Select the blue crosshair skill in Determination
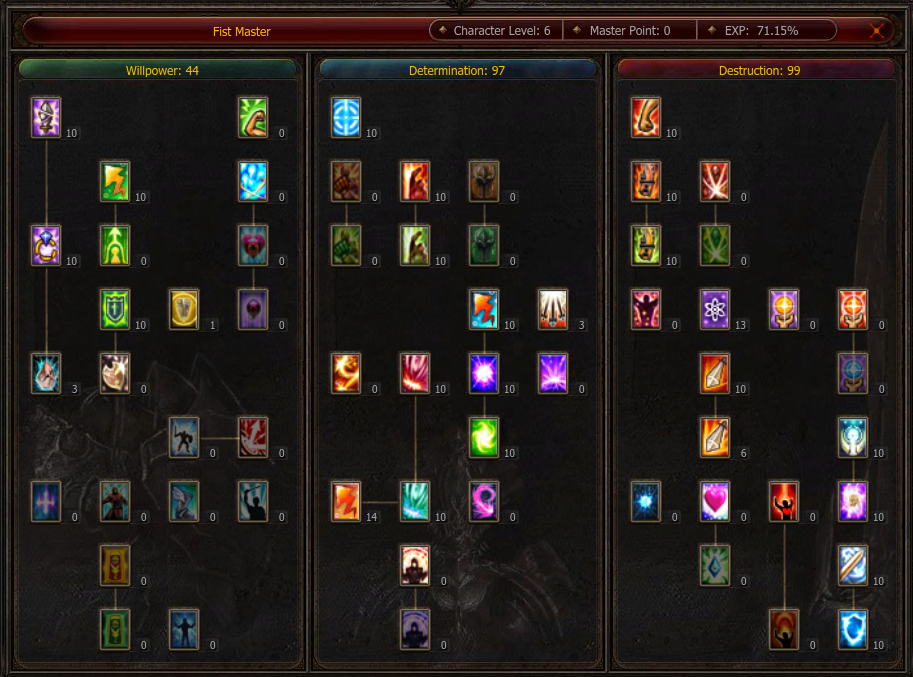The width and height of the screenshot is (913, 677). [x=346, y=117]
